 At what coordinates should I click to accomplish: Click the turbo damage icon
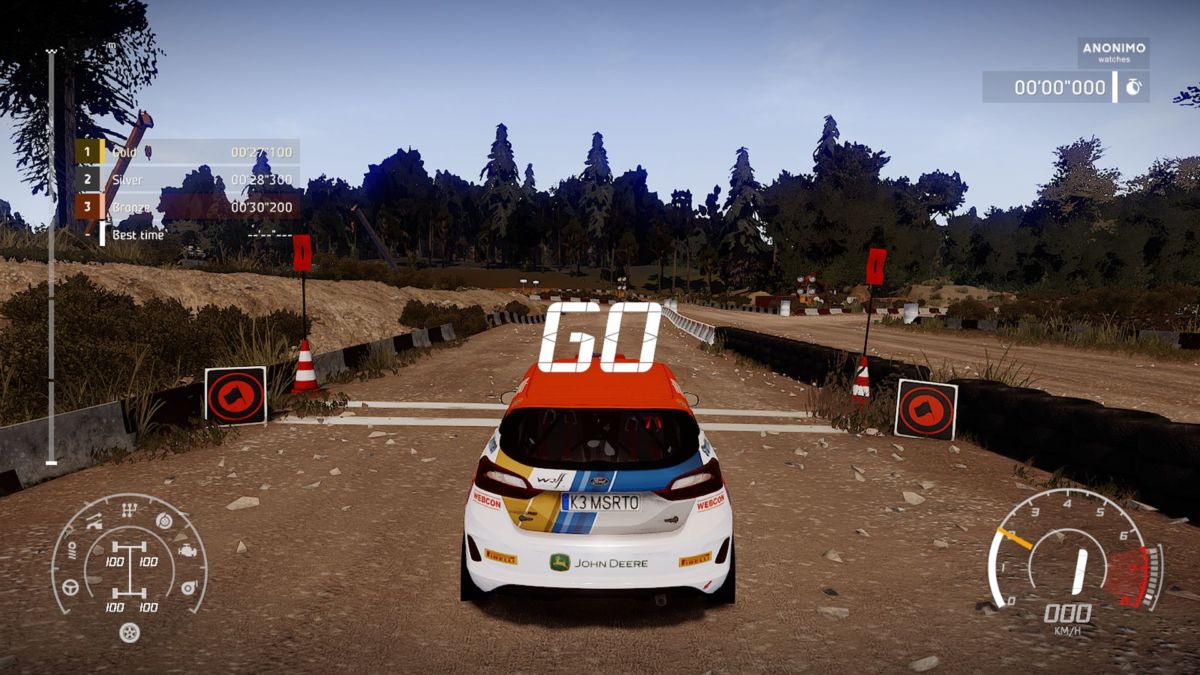(188, 588)
